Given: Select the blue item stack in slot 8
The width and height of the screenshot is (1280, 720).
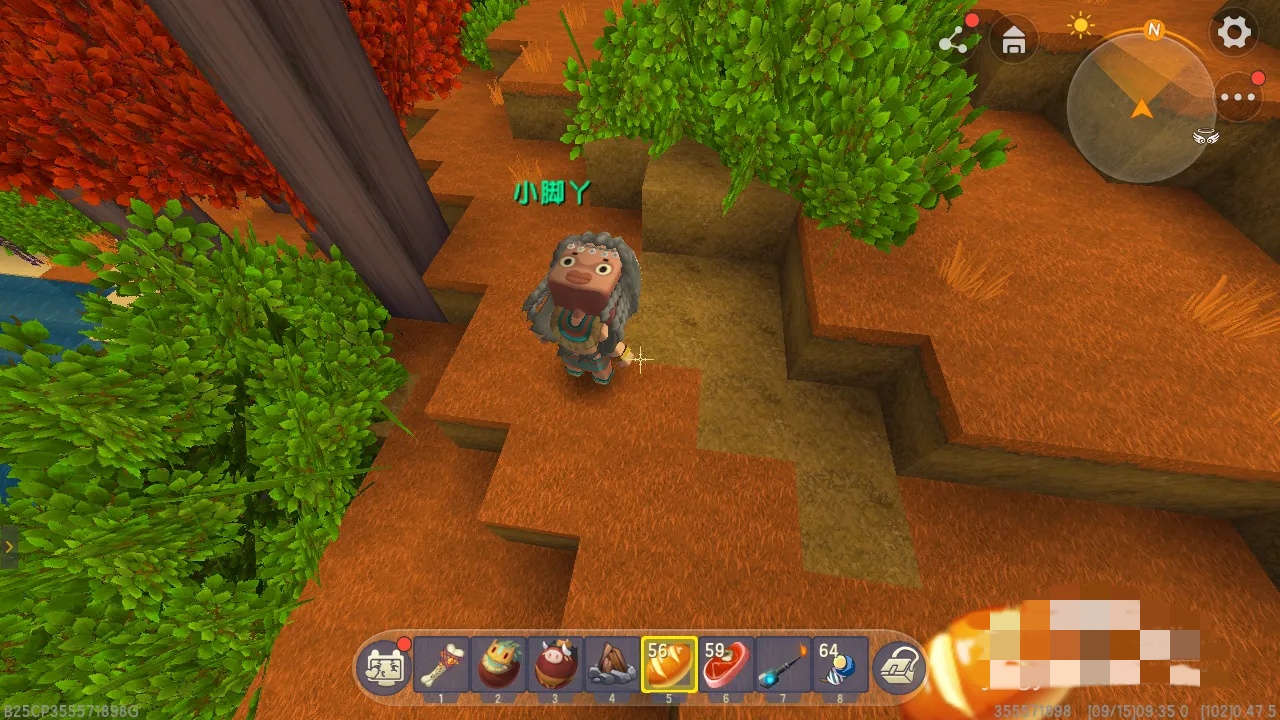Looking at the screenshot, I should tap(840, 664).
